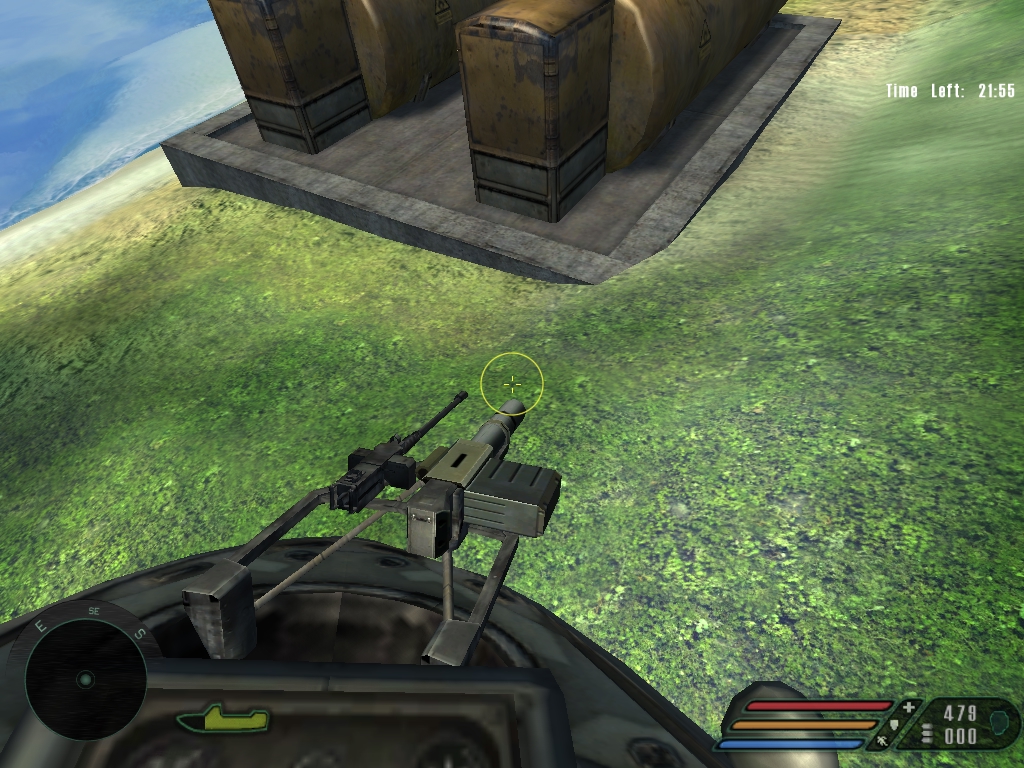Viewport: 1024px width, 768px height.
Task: Click the circular radar compass
Action: 86,678
